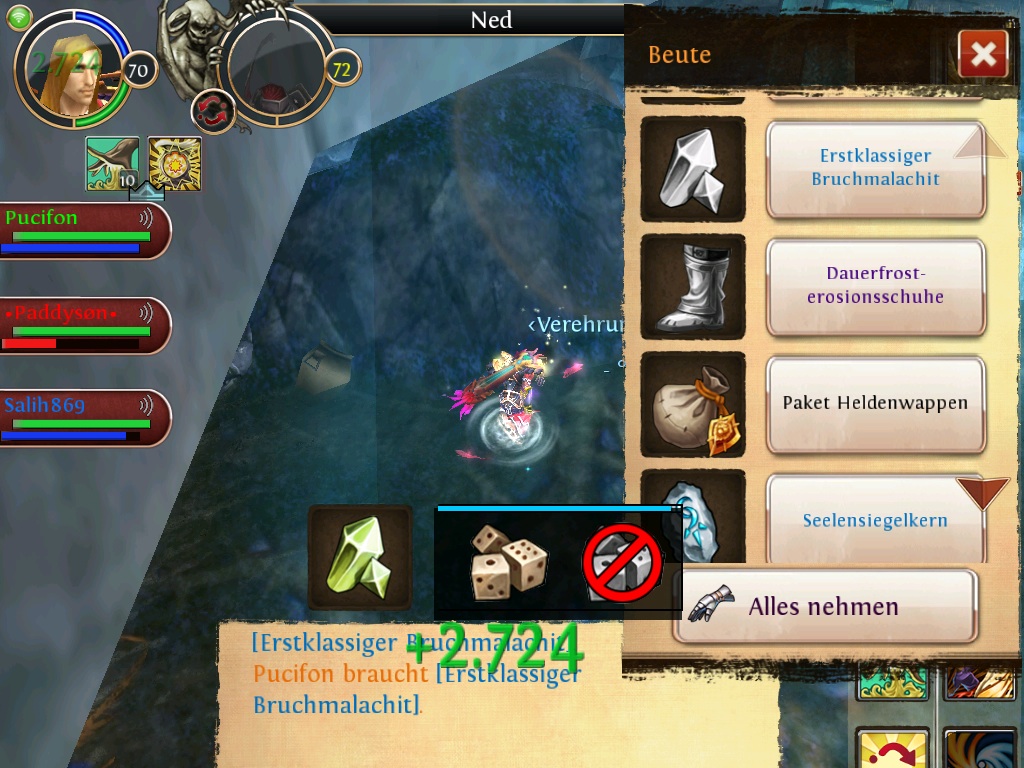Take the Erstklassiger Bruchmalachit item
Screen dimensions: 1024x768
[x=875, y=168]
